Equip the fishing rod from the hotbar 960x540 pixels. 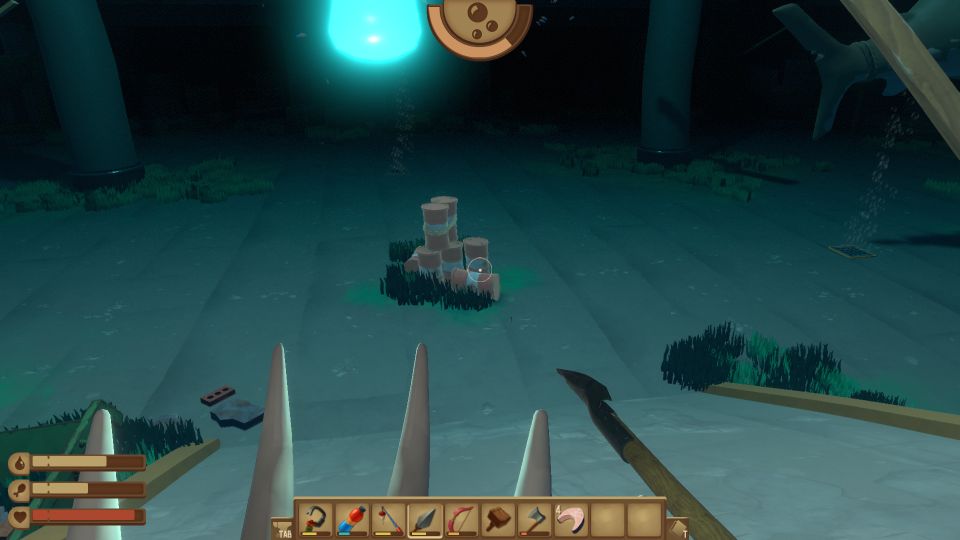388,518
